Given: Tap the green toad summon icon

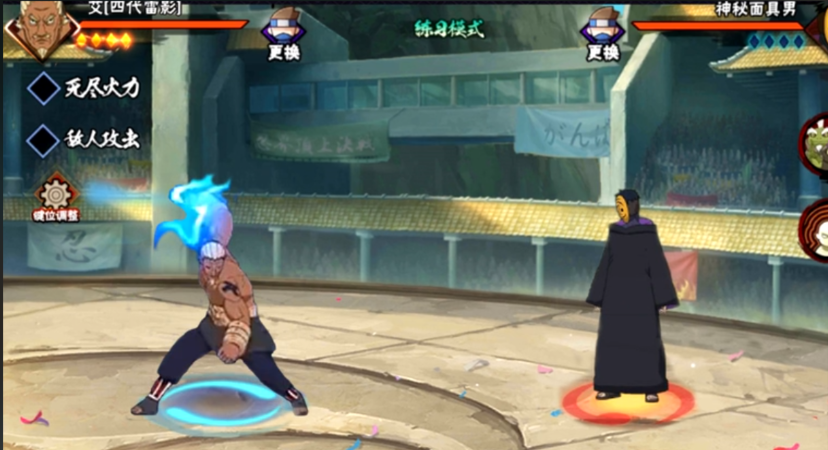Looking at the screenshot, I should tap(814, 146).
